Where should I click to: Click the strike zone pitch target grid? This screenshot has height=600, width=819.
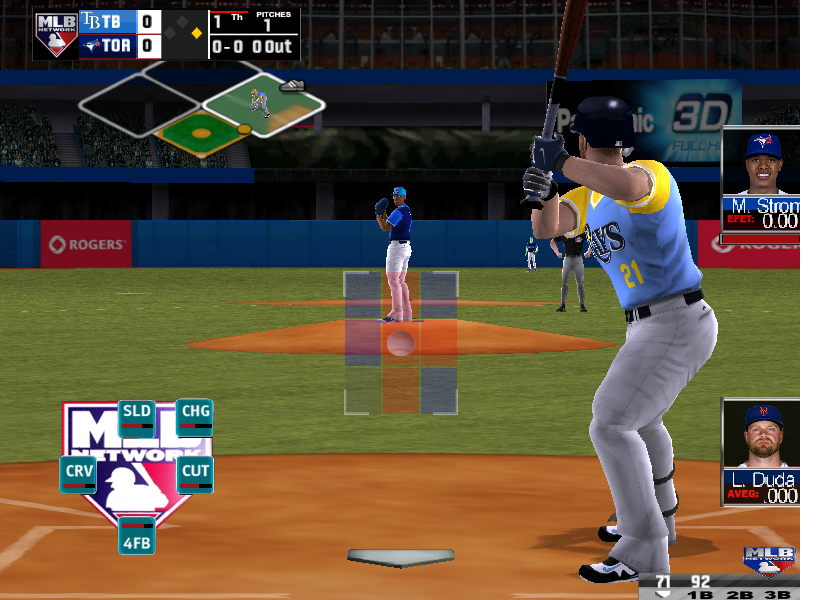(x=401, y=342)
